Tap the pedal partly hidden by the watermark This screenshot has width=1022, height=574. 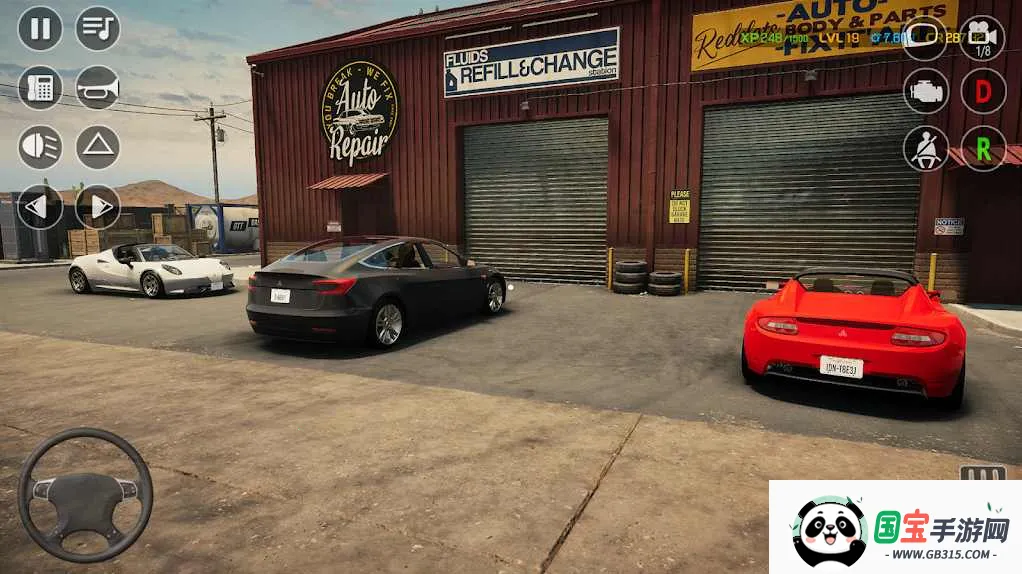pos(982,473)
